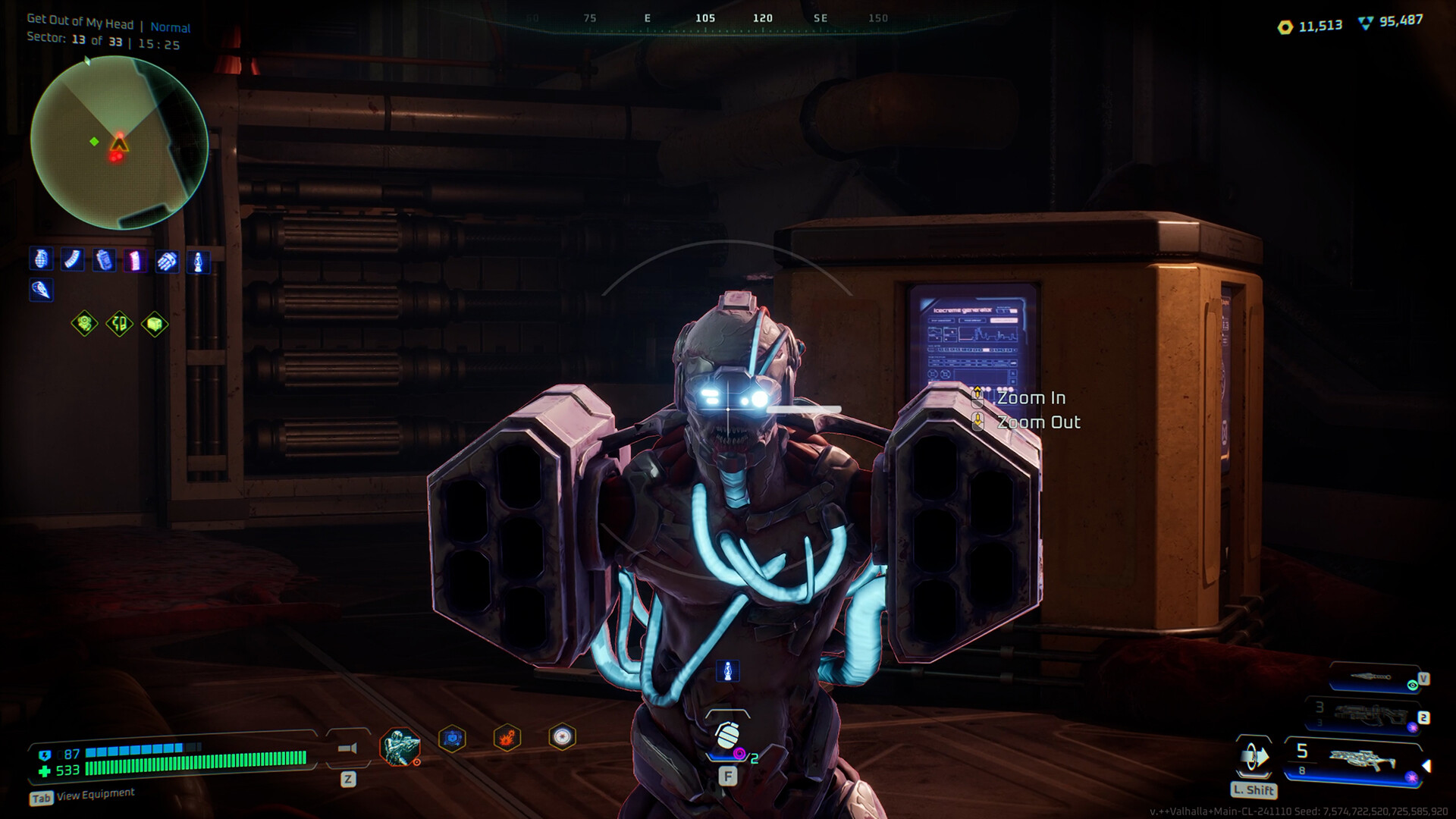
Task: Click the curved magazine upgrade icon
Action: 72,260
